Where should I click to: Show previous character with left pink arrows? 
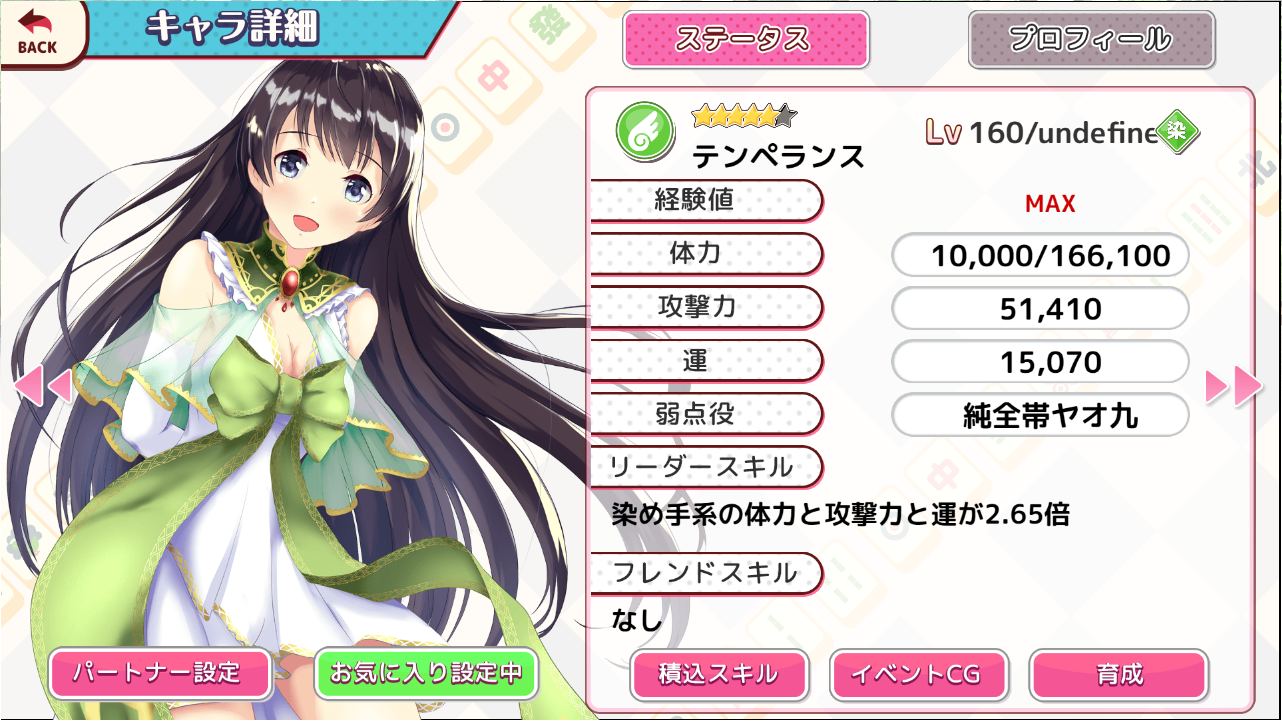42,386
